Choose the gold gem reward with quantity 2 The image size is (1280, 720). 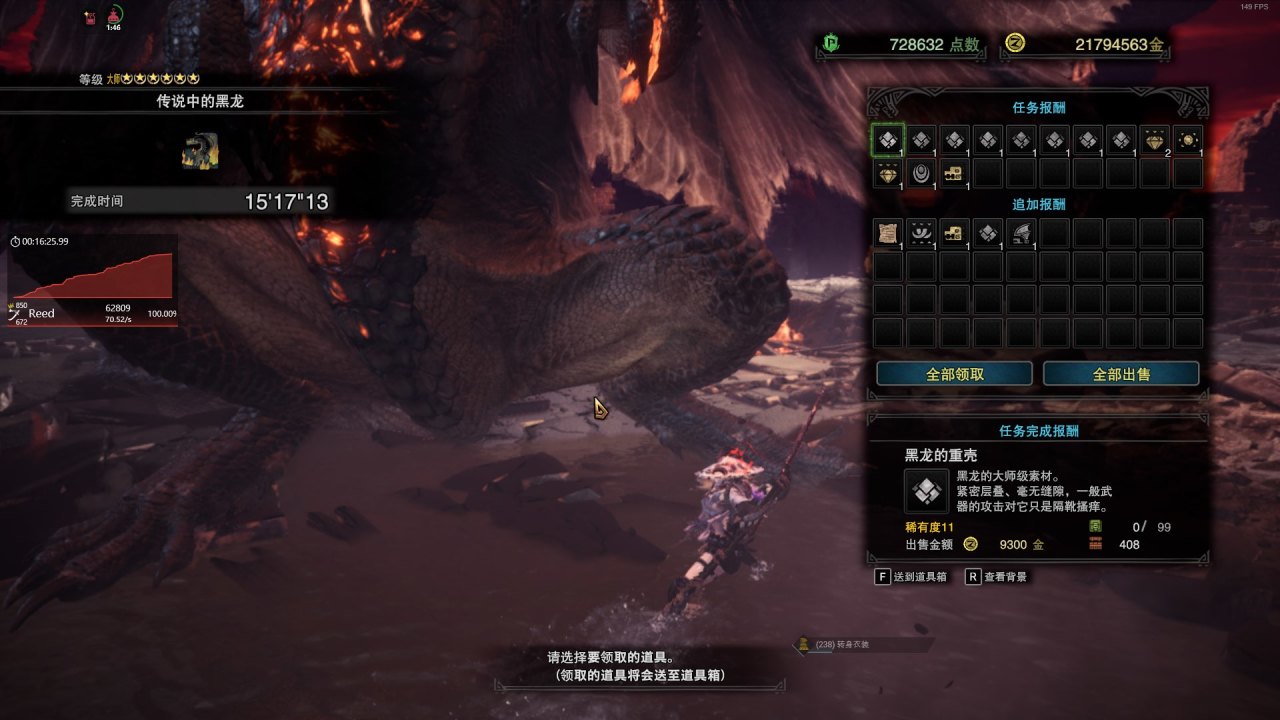click(x=1154, y=140)
